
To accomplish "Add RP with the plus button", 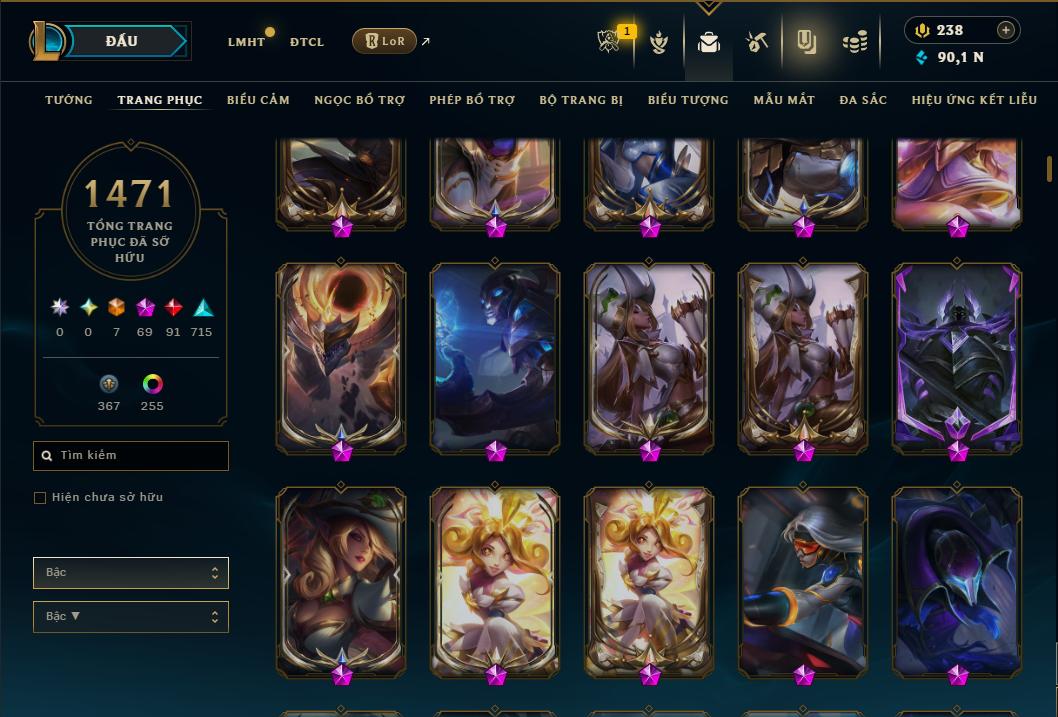I will click(x=1006, y=30).
